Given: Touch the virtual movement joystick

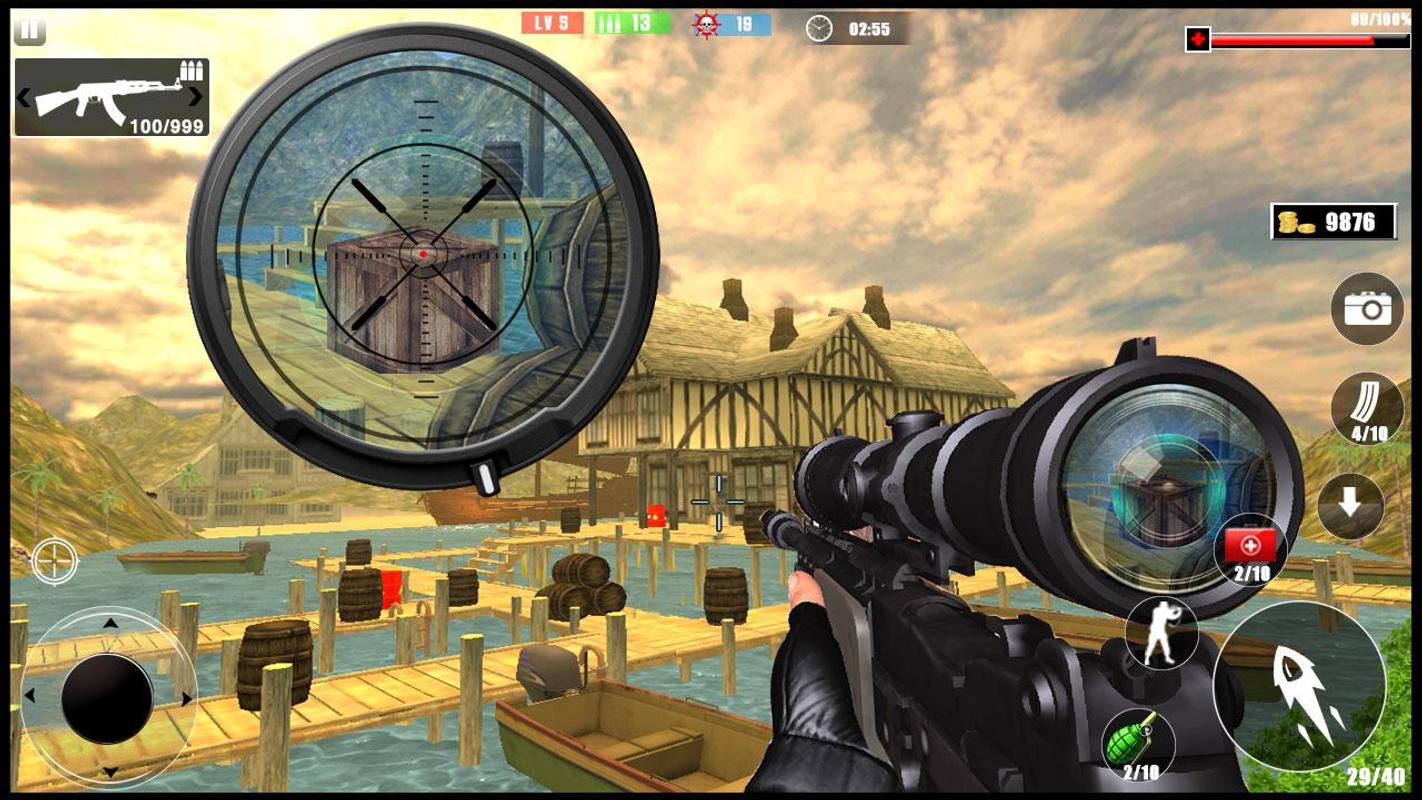Looking at the screenshot, I should [x=107, y=697].
